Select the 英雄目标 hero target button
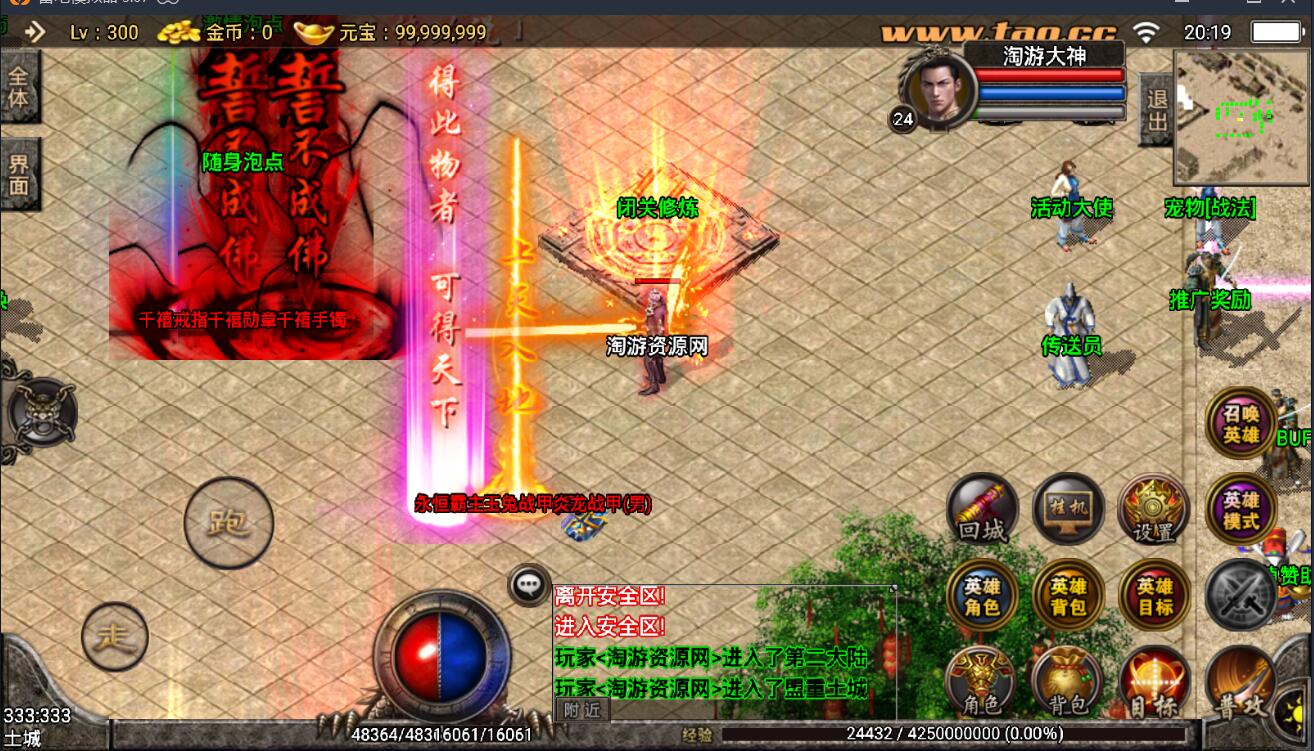This screenshot has height=751, width=1314. pyautogui.click(x=1155, y=596)
